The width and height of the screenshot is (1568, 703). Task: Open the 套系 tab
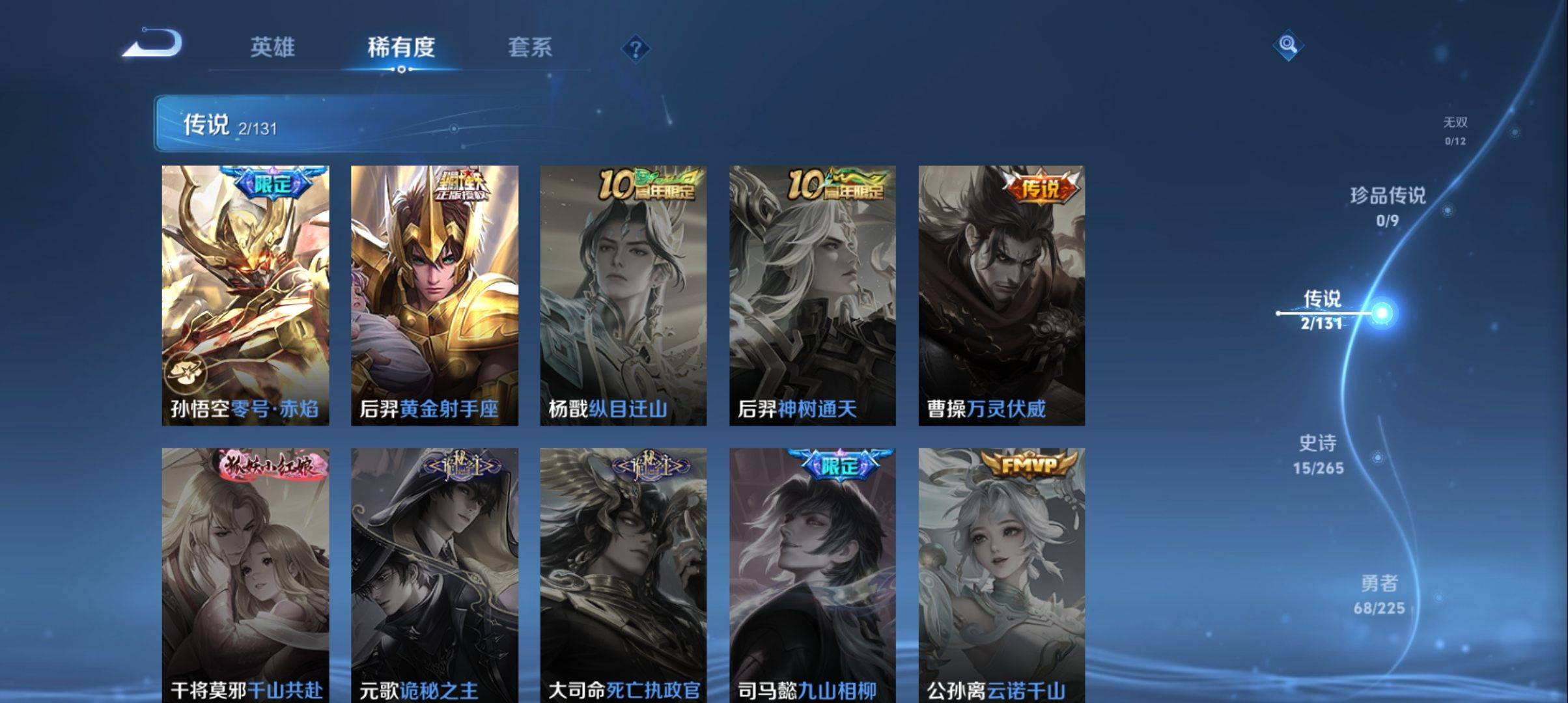[529, 47]
